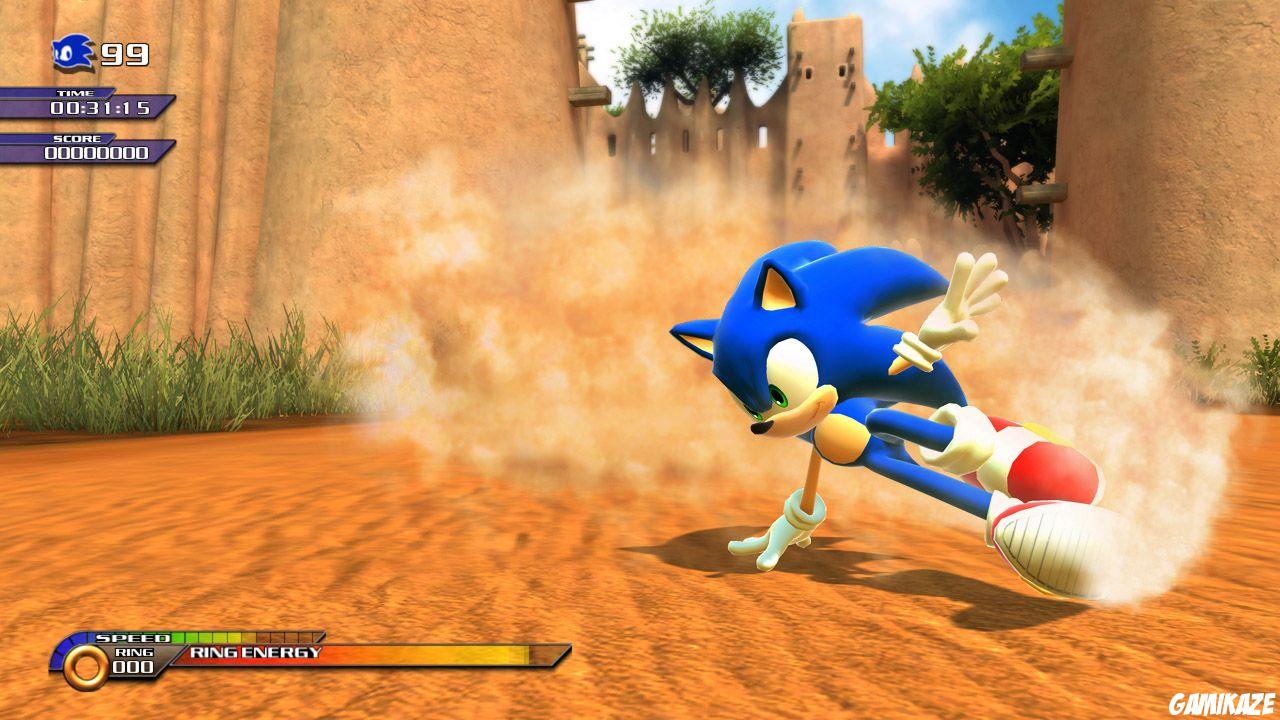Viewport: 1280px width, 720px height.
Task: Click the TIME label banner
Action: pos(76,93)
